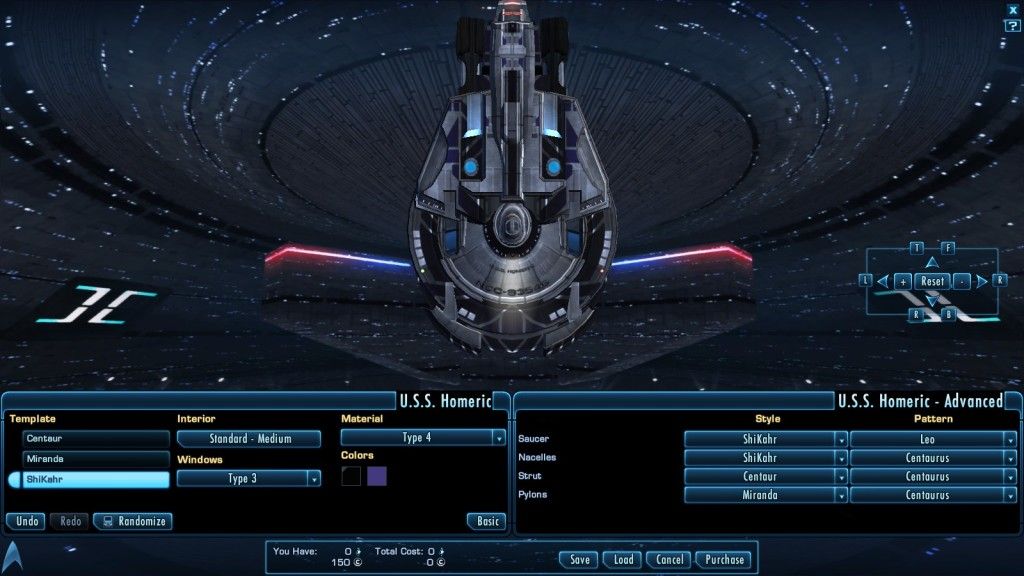
Task: Save the ship design
Action: tap(578, 560)
